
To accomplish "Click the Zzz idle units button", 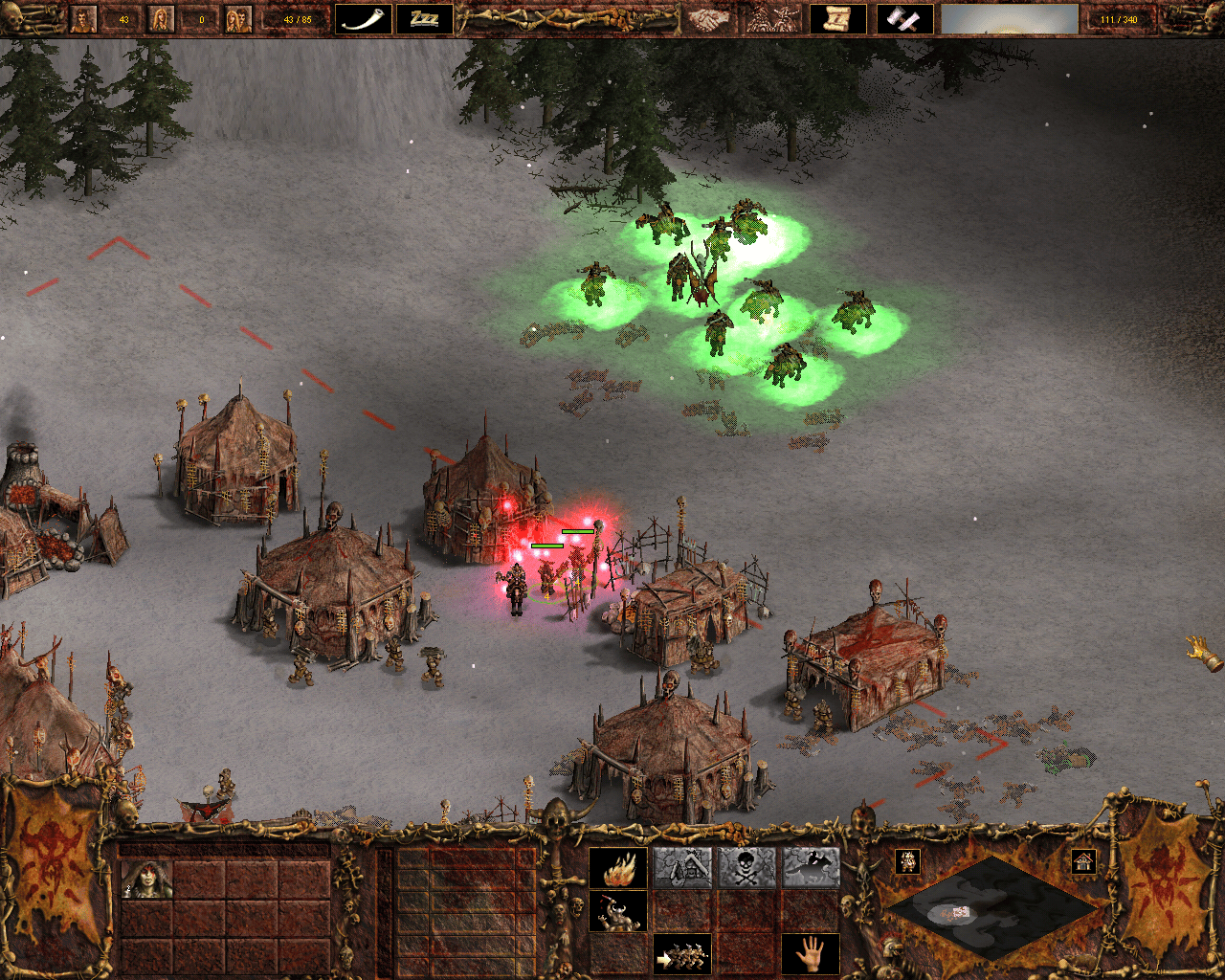I will [x=425, y=19].
